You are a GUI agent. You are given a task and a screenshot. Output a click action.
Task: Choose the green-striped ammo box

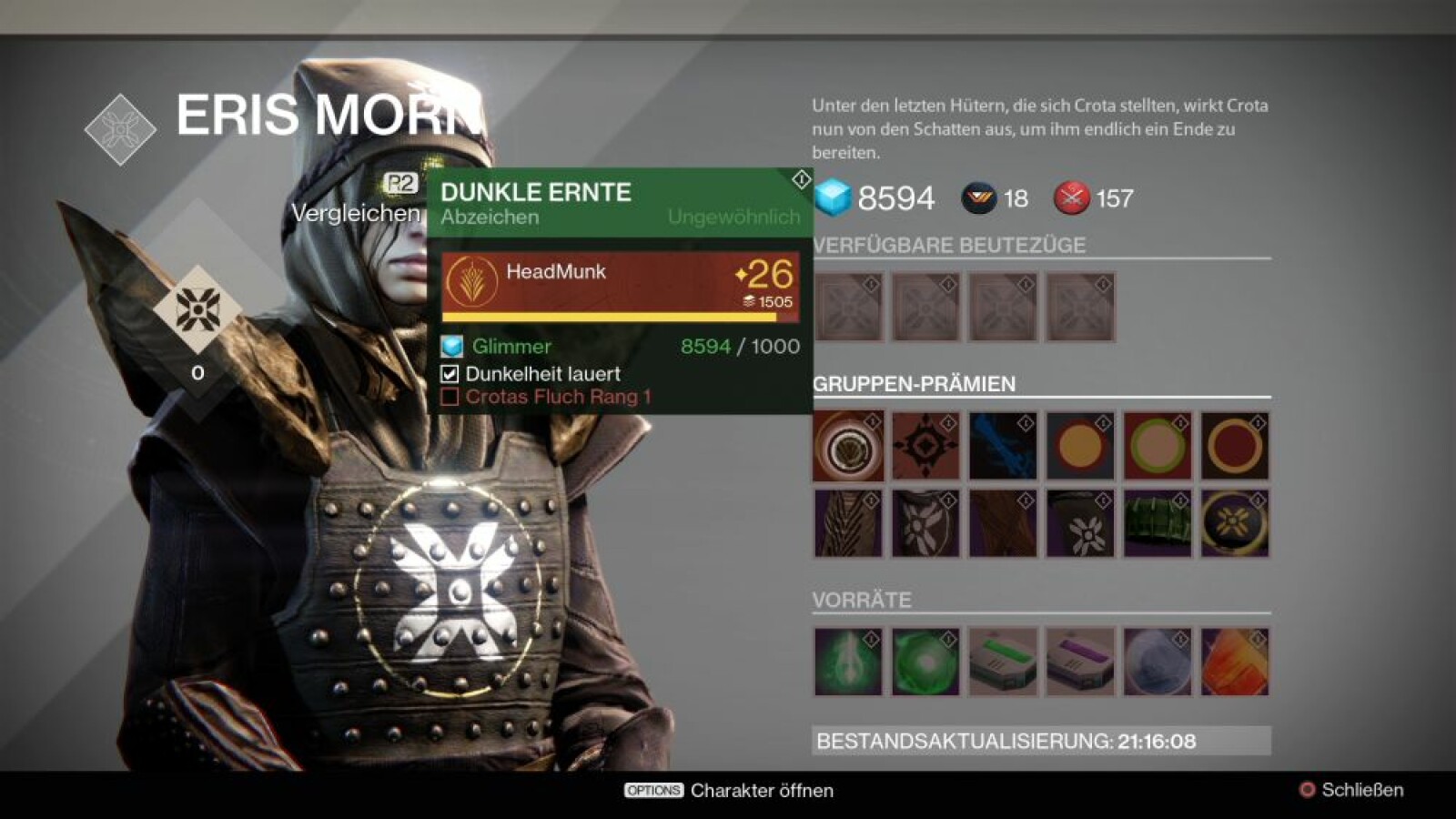[1002, 662]
